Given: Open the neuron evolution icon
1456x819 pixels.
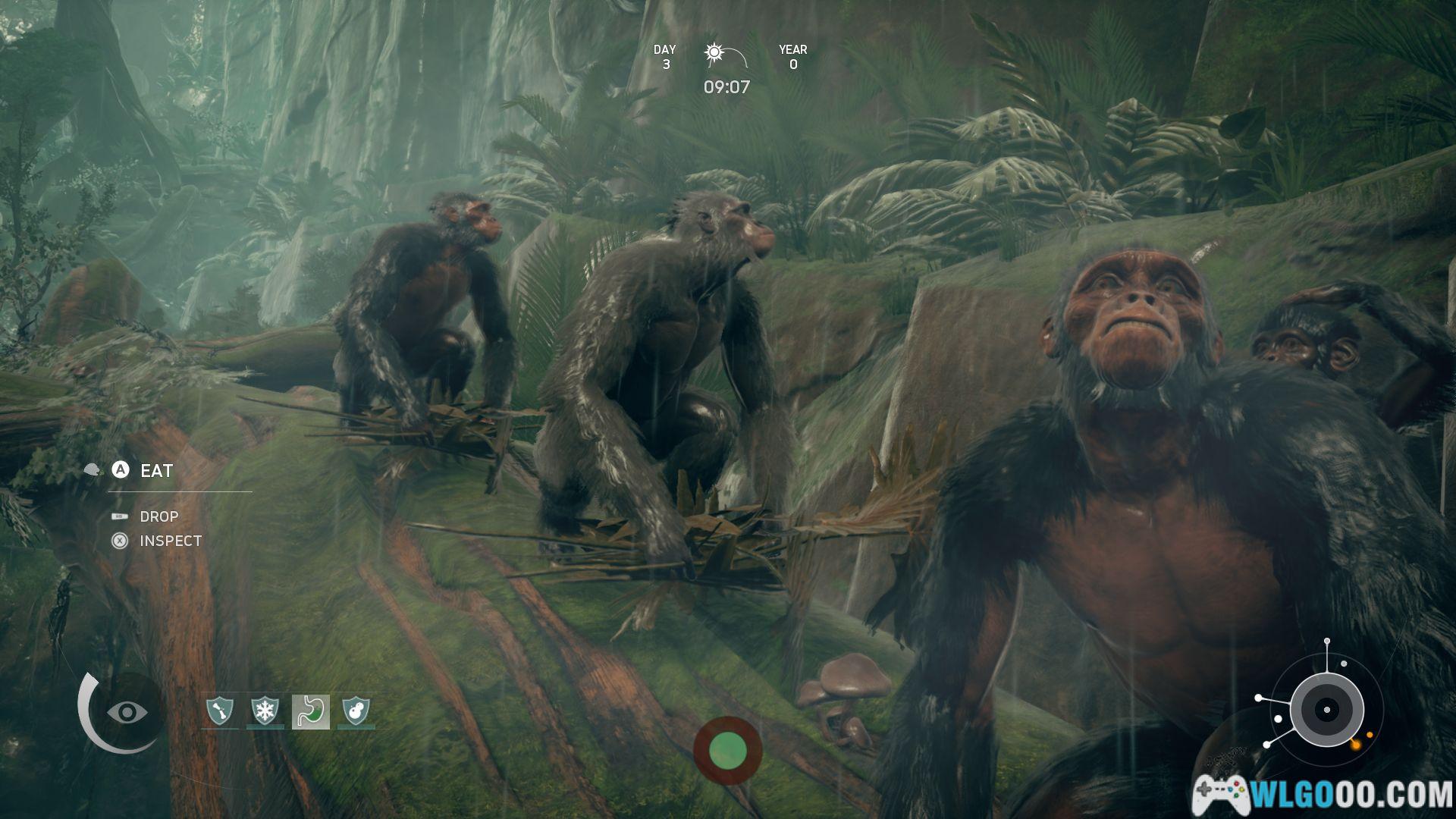Looking at the screenshot, I should [x=1326, y=710].
